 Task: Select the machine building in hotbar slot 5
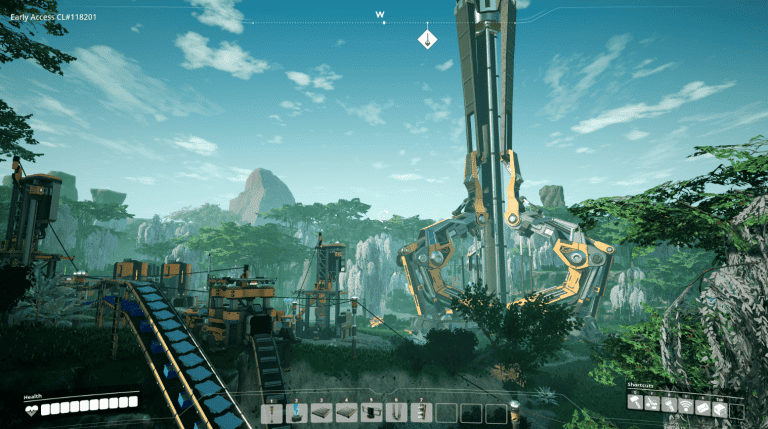(372, 412)
